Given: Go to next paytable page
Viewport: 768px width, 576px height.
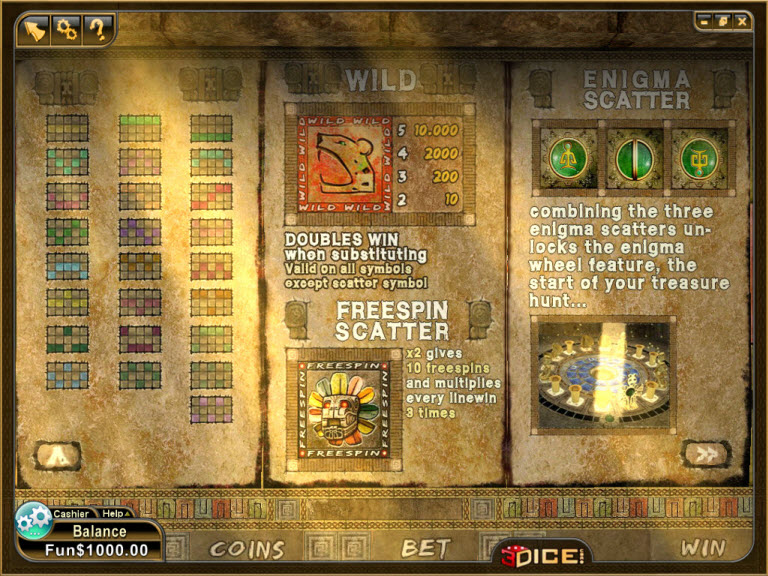Looking at the screenshot, I should (706, 453).
